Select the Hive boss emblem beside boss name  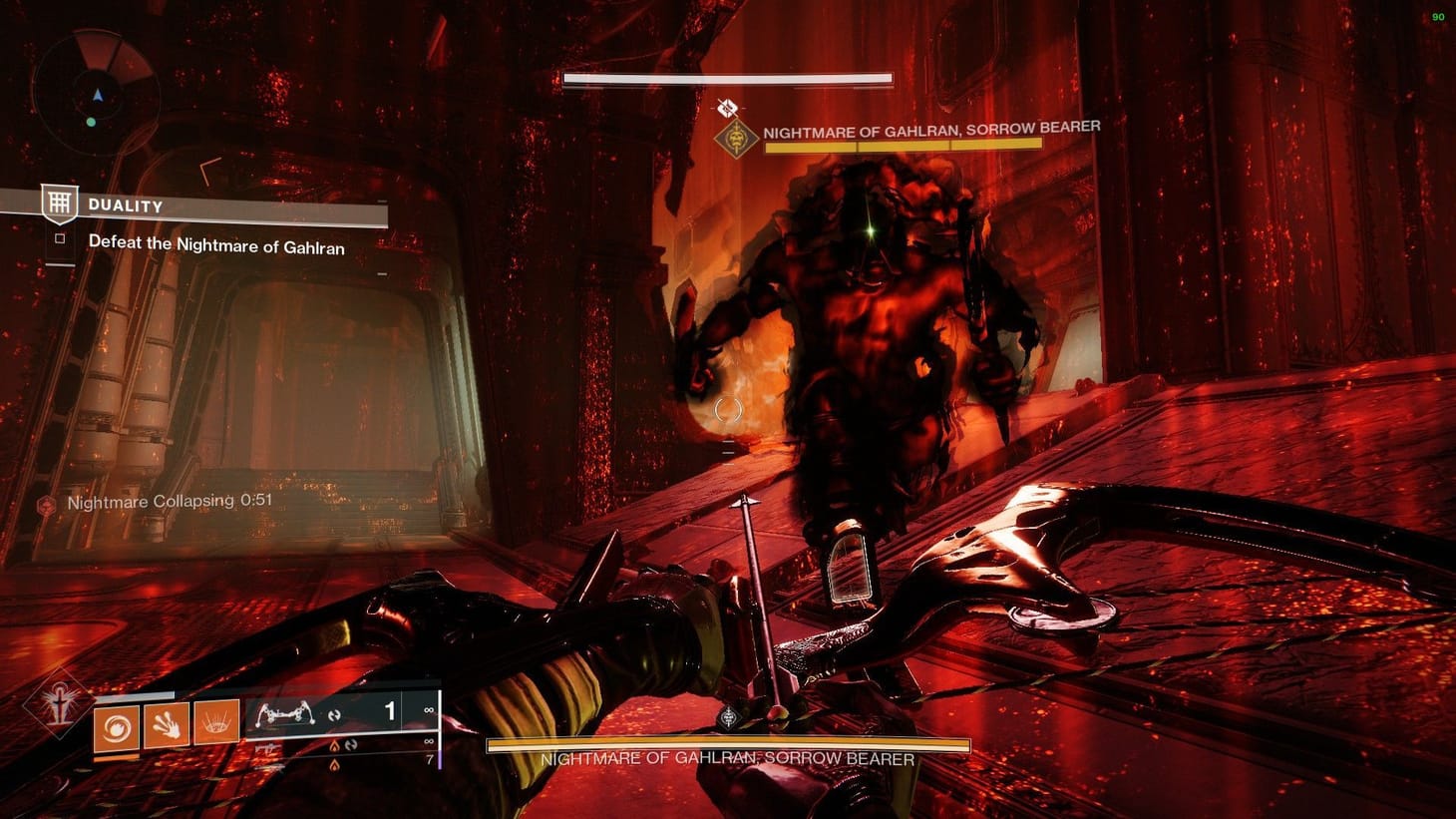coord(735,137)
